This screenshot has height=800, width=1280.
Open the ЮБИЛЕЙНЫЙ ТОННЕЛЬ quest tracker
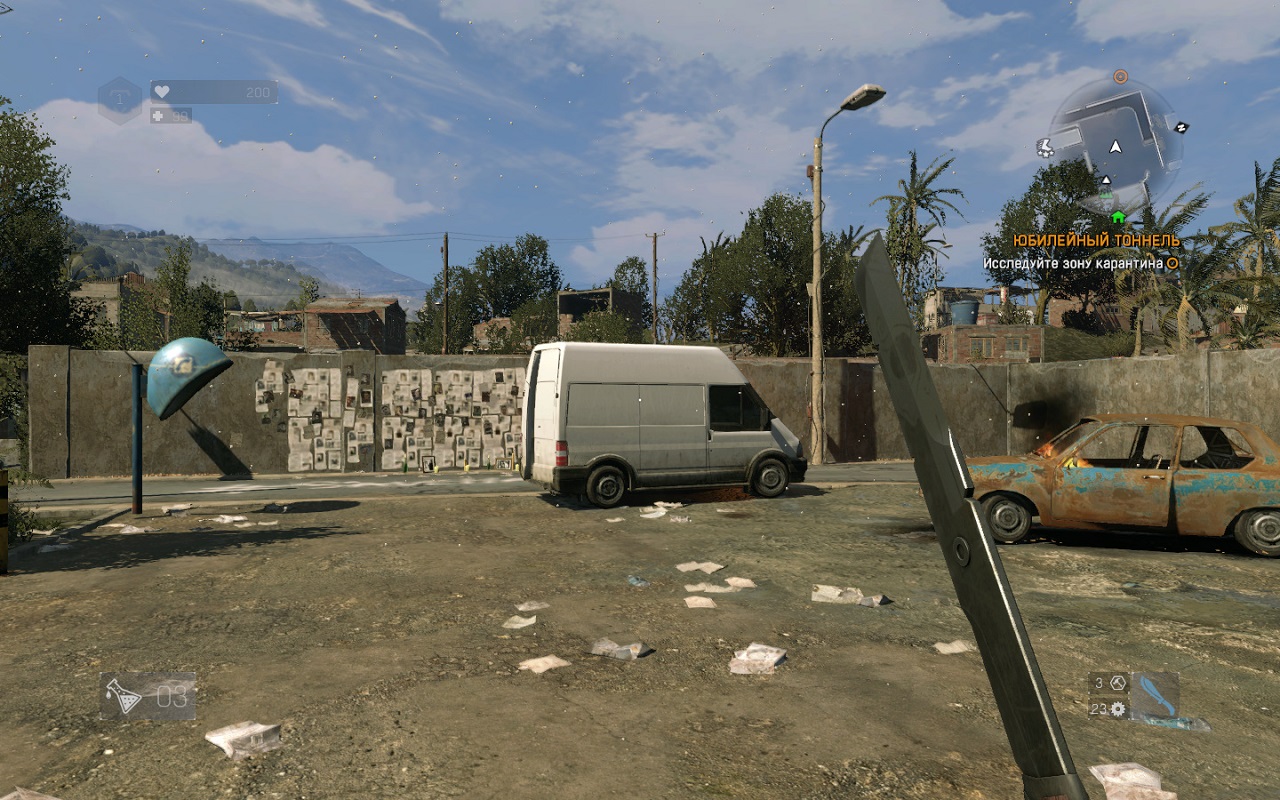[x=1095, y=241]
